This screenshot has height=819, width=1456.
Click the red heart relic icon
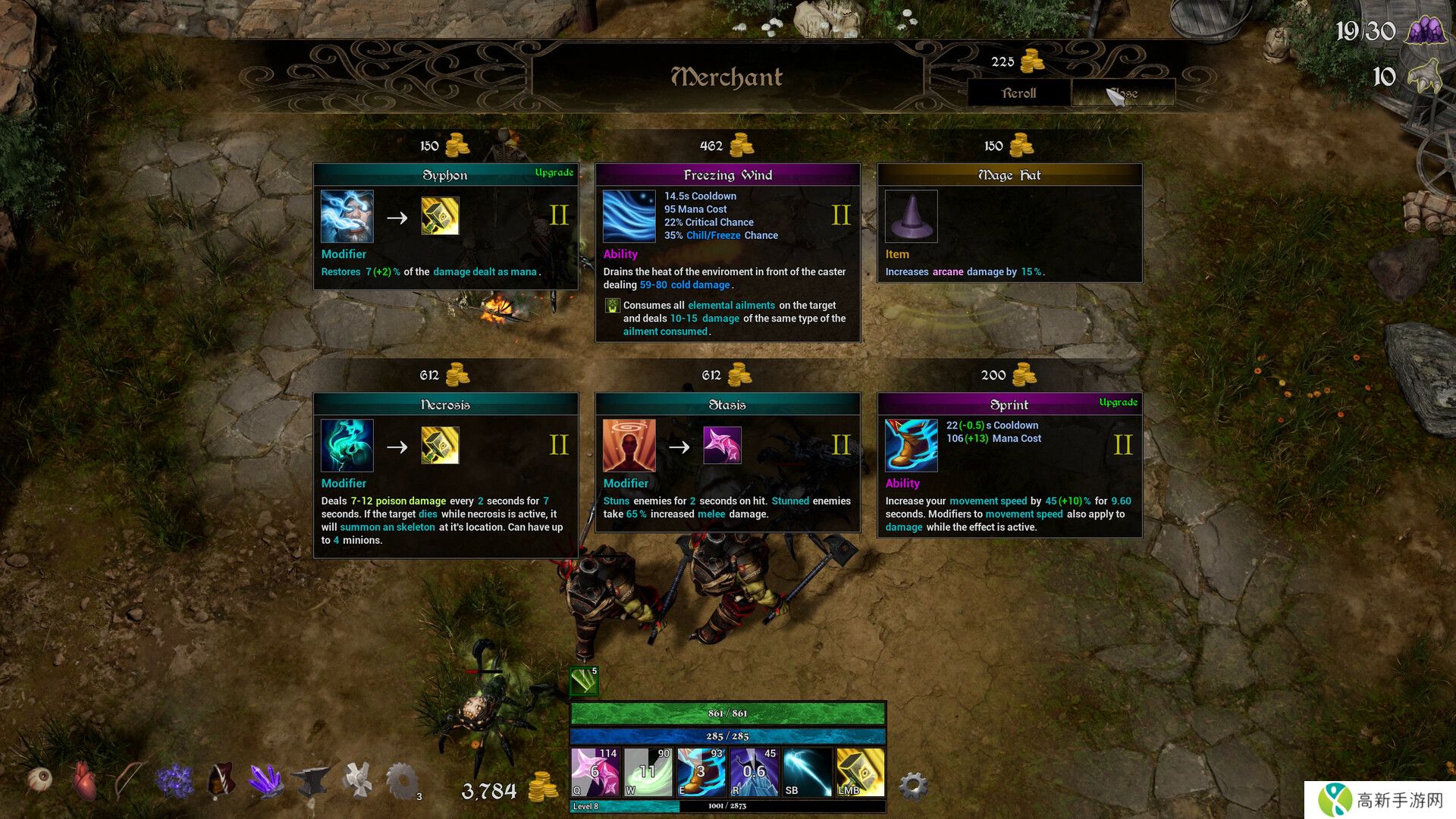(x=85, y=780)
